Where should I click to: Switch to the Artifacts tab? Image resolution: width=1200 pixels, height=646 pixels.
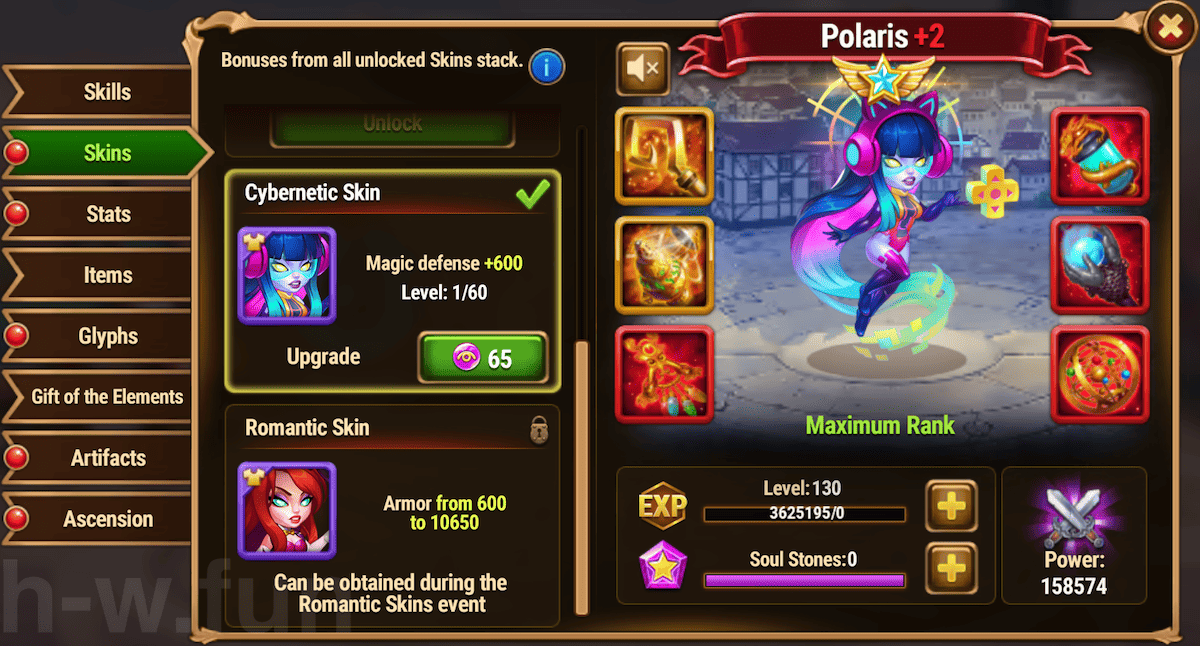click(x=107, y=458)
